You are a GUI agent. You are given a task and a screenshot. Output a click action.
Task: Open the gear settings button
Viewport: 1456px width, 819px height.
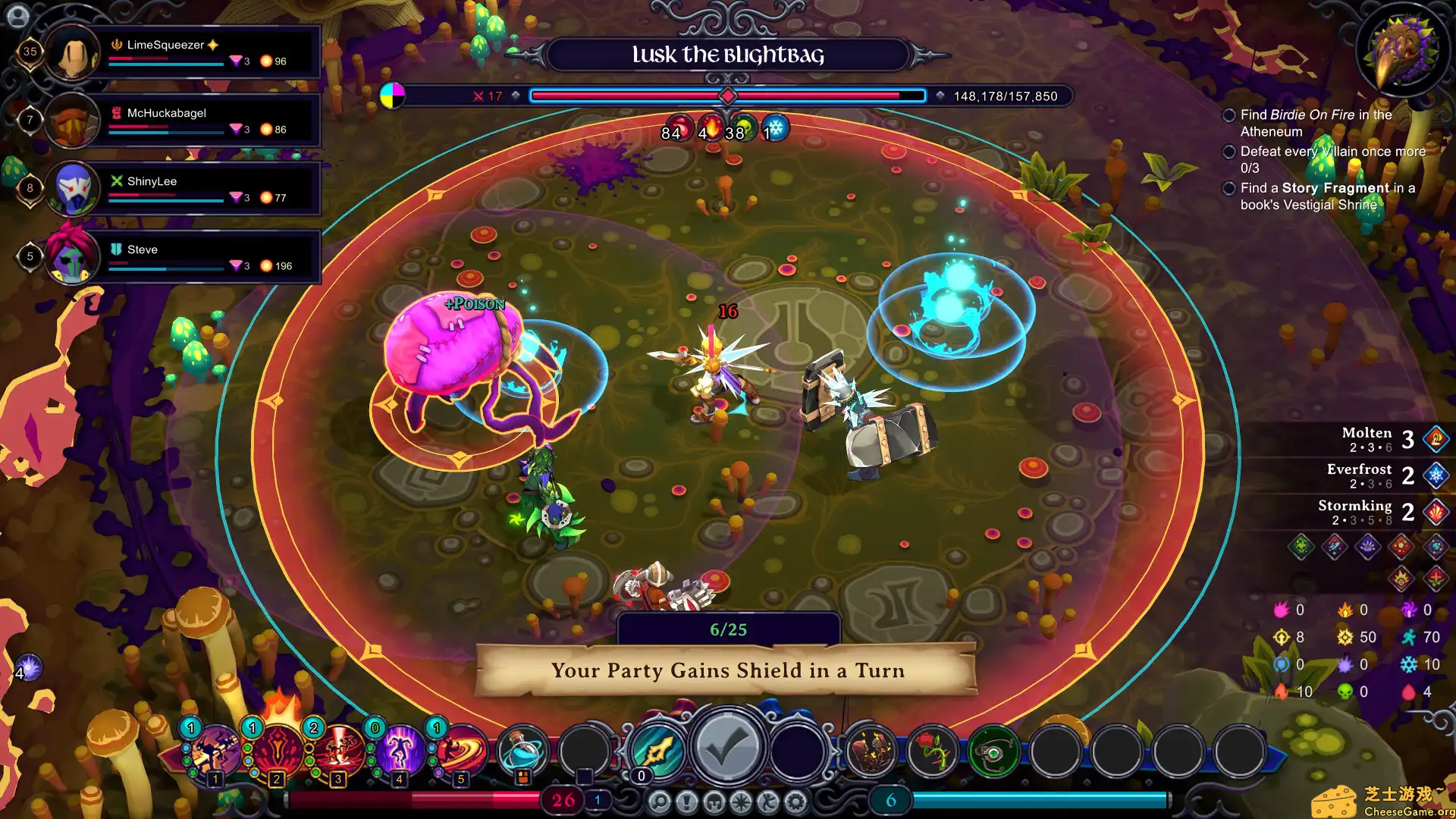[x=795, y=802]
